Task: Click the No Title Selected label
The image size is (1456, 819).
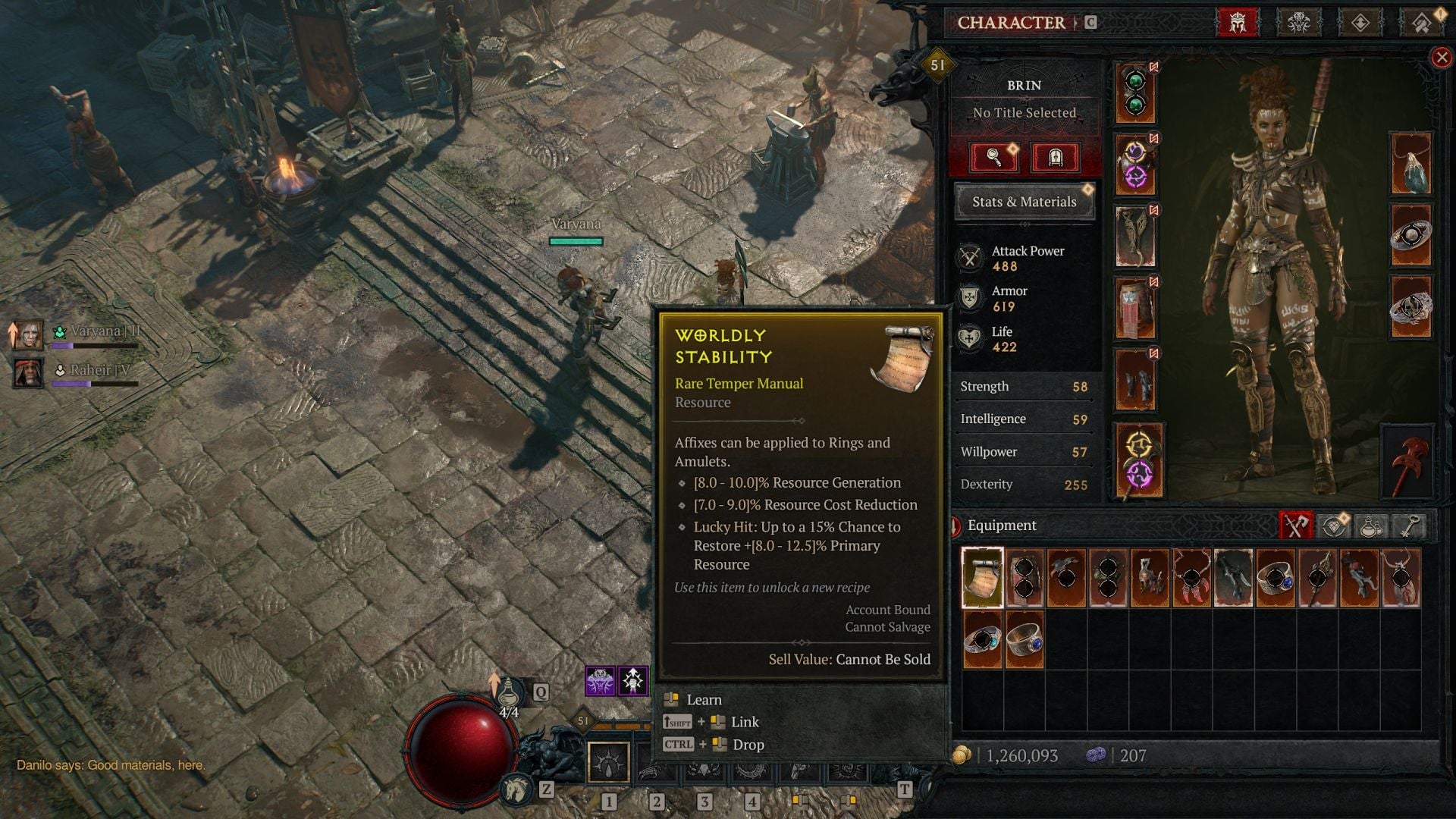Action: [1025, 112]
